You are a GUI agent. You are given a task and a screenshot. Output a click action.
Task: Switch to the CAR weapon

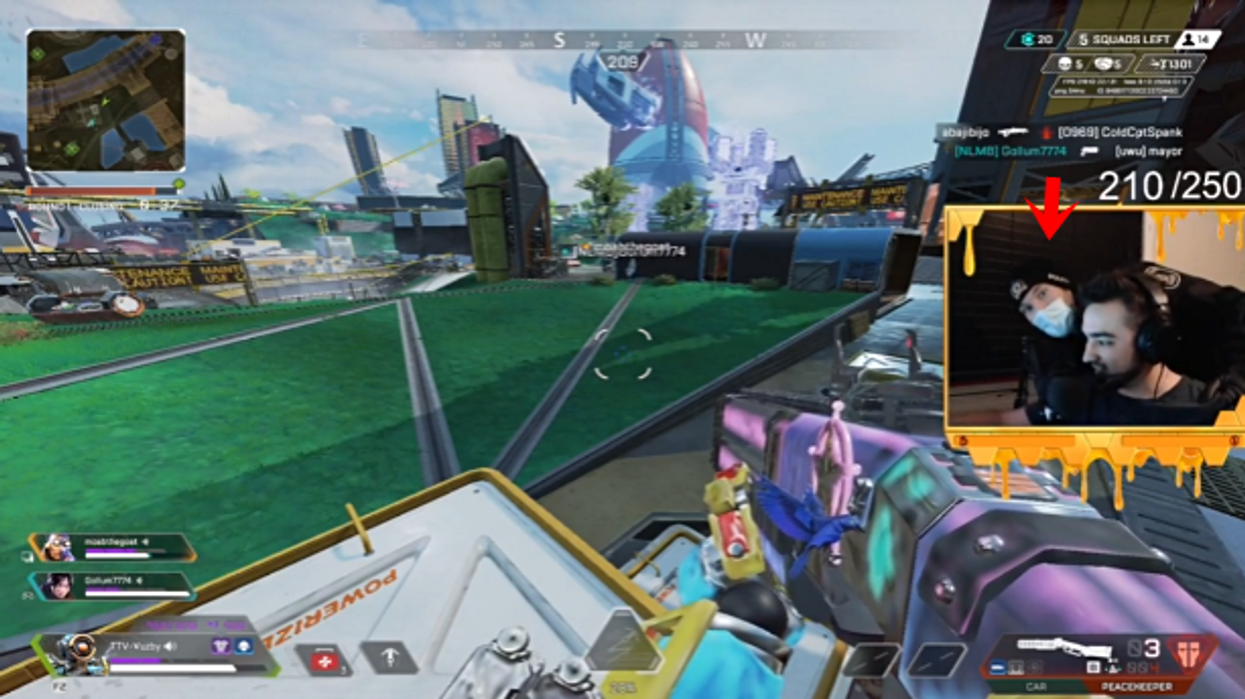(1035, 688)
